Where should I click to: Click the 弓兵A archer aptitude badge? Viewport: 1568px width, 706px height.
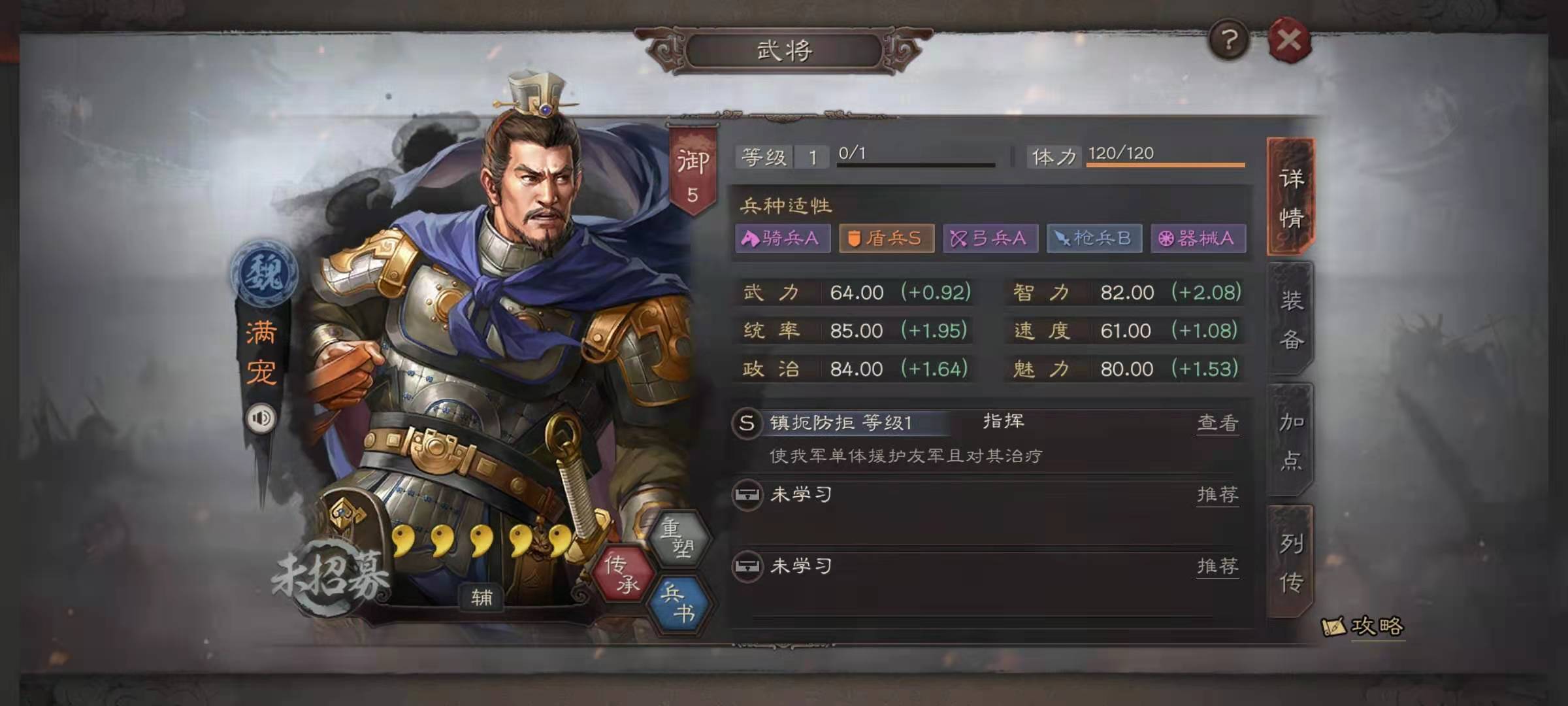click(x=990, y=239)
